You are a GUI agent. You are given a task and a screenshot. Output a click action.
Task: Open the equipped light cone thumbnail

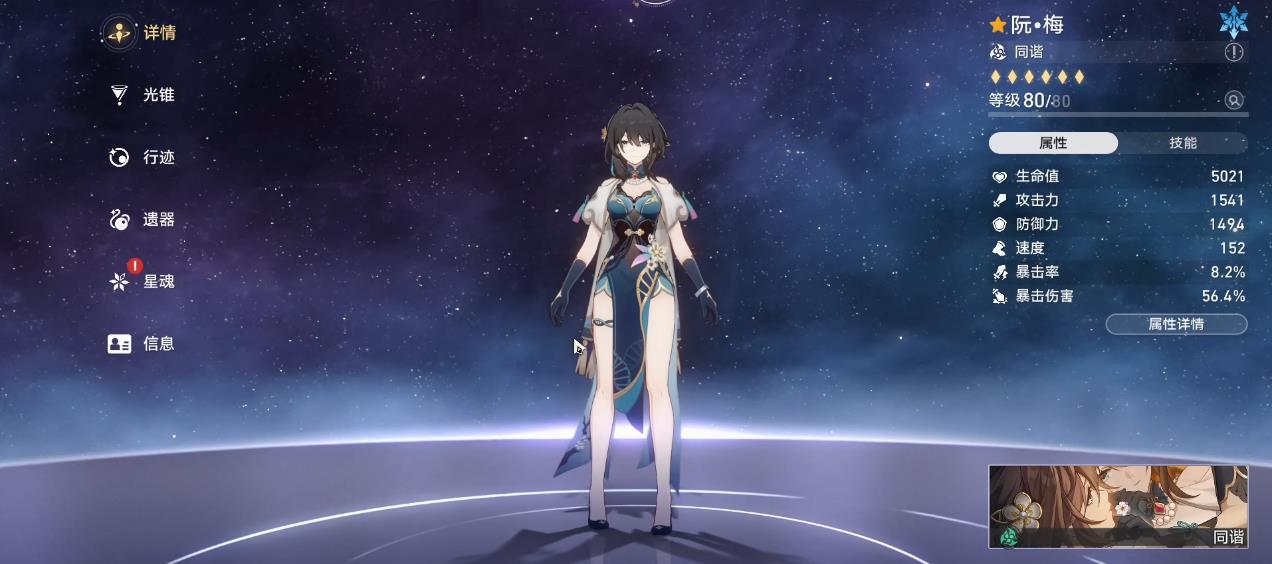[1118, 506]
